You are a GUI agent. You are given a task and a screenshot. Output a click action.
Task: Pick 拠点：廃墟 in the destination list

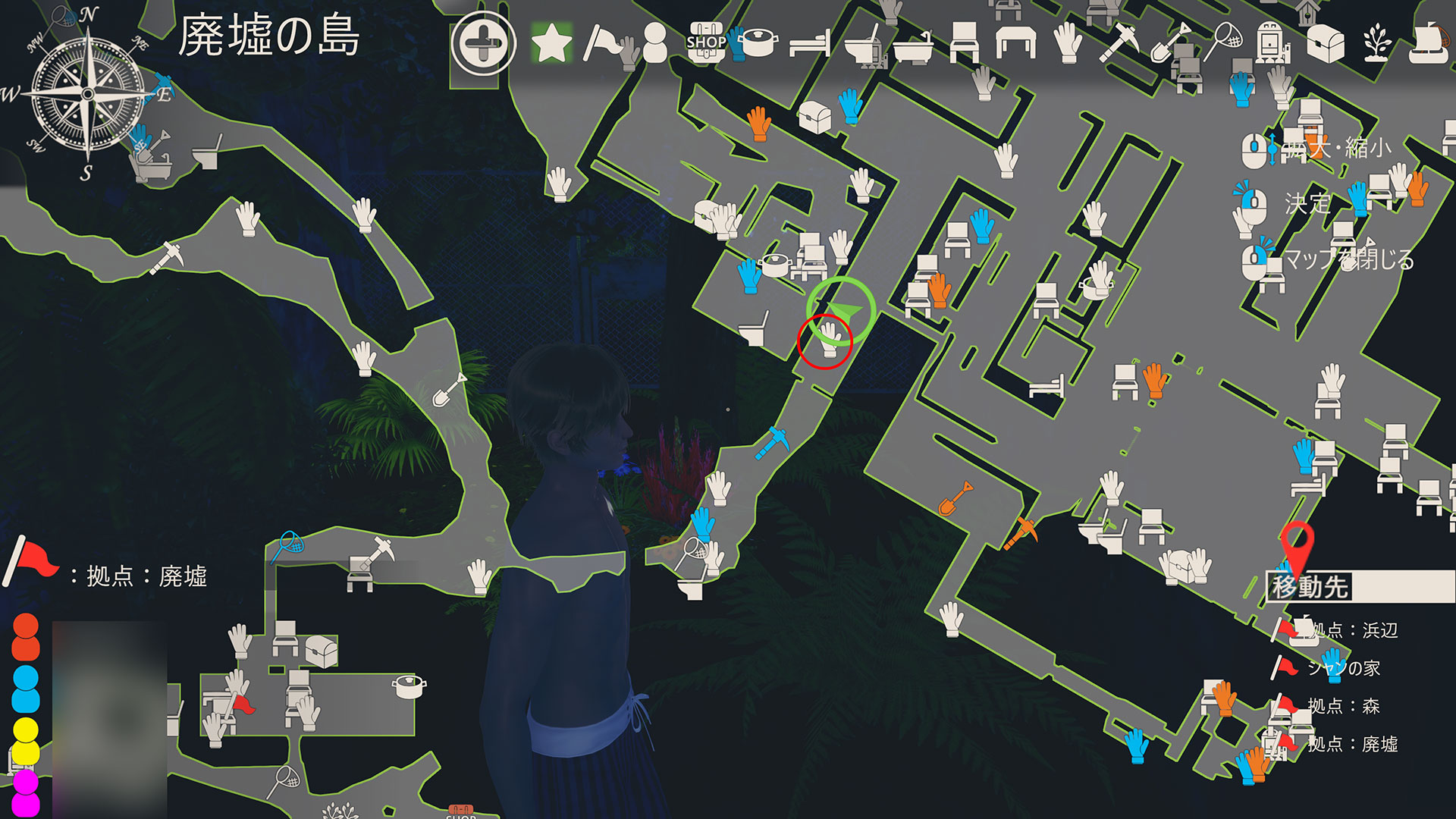(x=1353, y=744)
